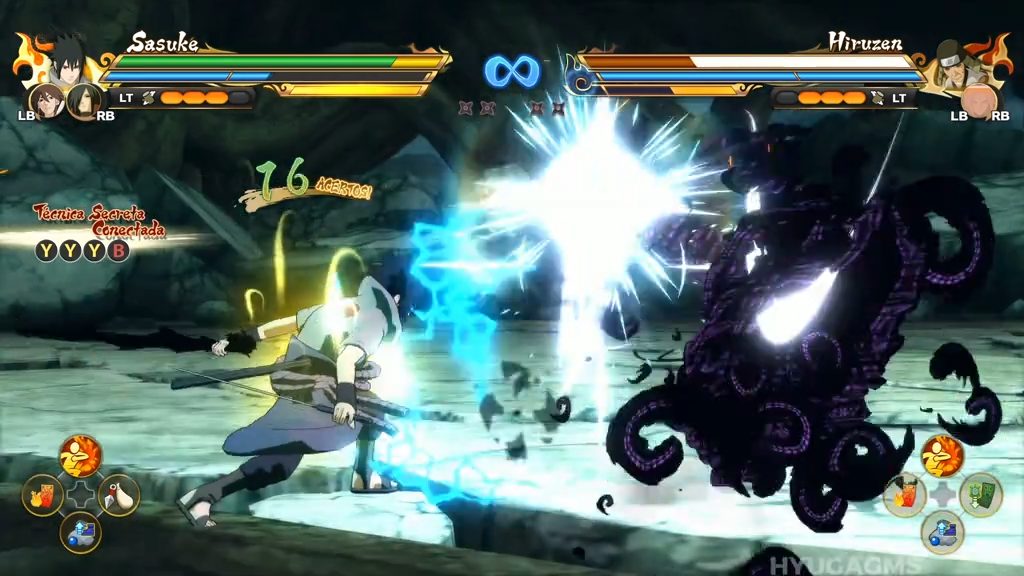Choose Sasuke's long black-haired support portrait
Image resolution: width=1024 pixels, height=576 pixels.
point(84,100)
